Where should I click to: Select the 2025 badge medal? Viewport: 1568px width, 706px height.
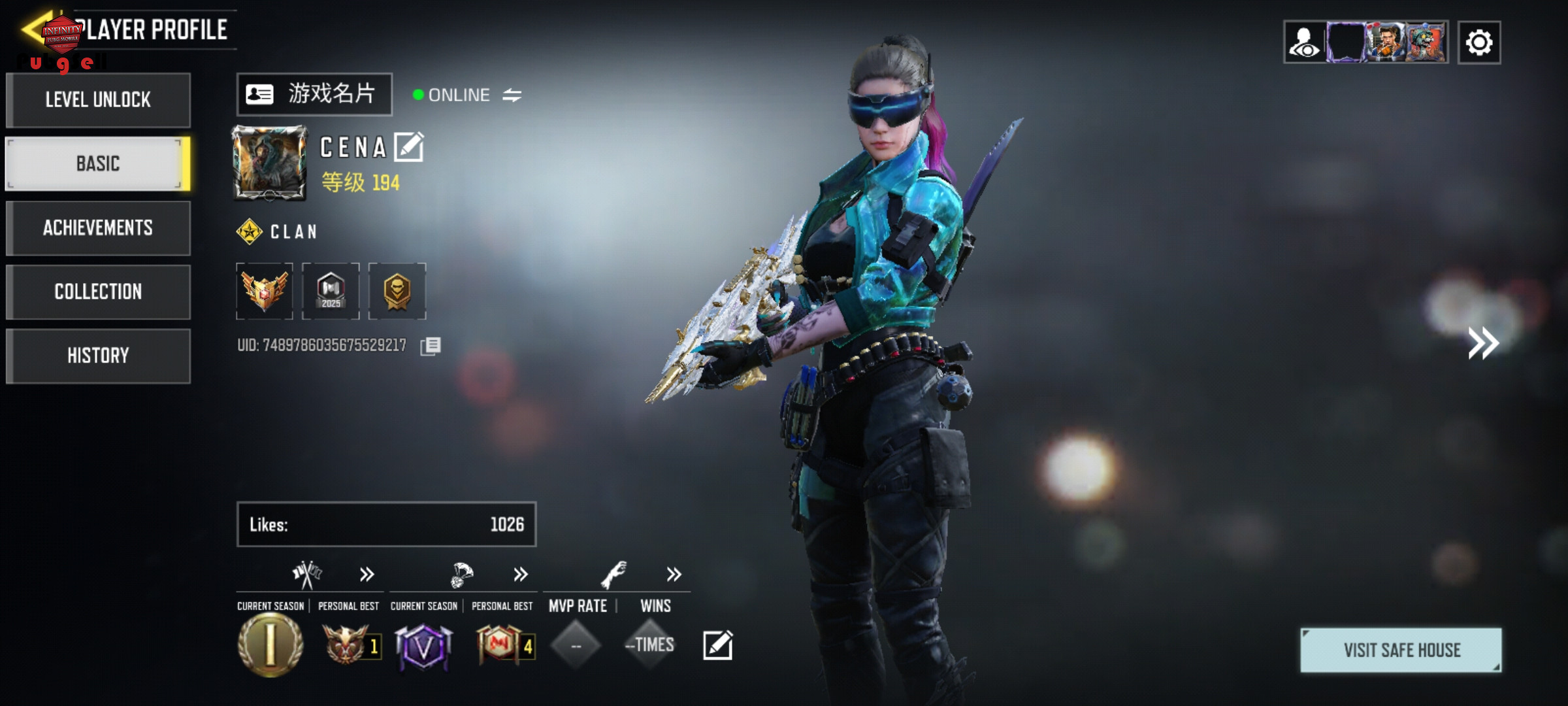pyautogui.click(x=331, y=291)
